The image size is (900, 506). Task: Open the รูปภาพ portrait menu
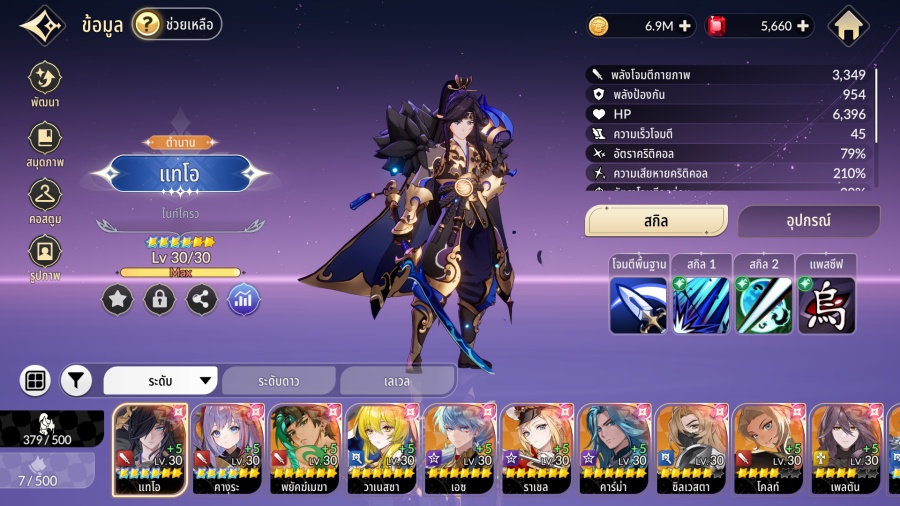tap(44, 257)
